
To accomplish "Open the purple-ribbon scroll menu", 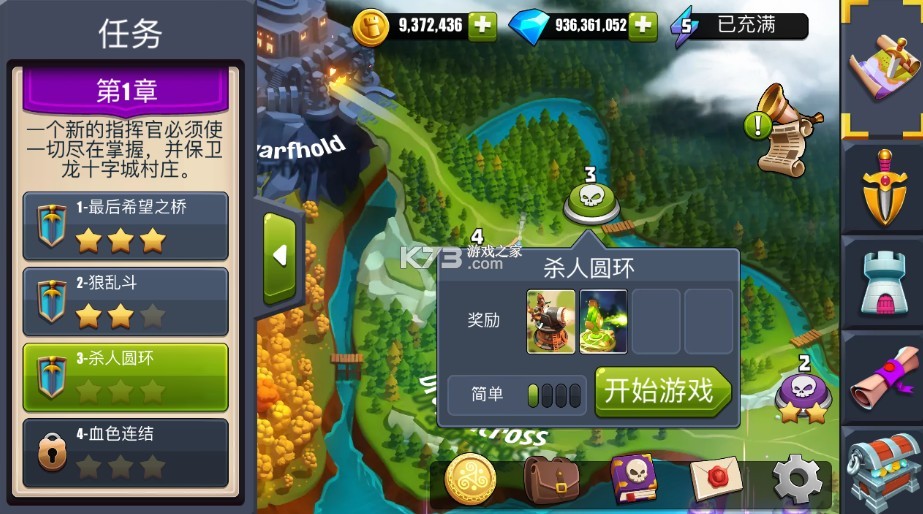I will [x=884, y=378].
